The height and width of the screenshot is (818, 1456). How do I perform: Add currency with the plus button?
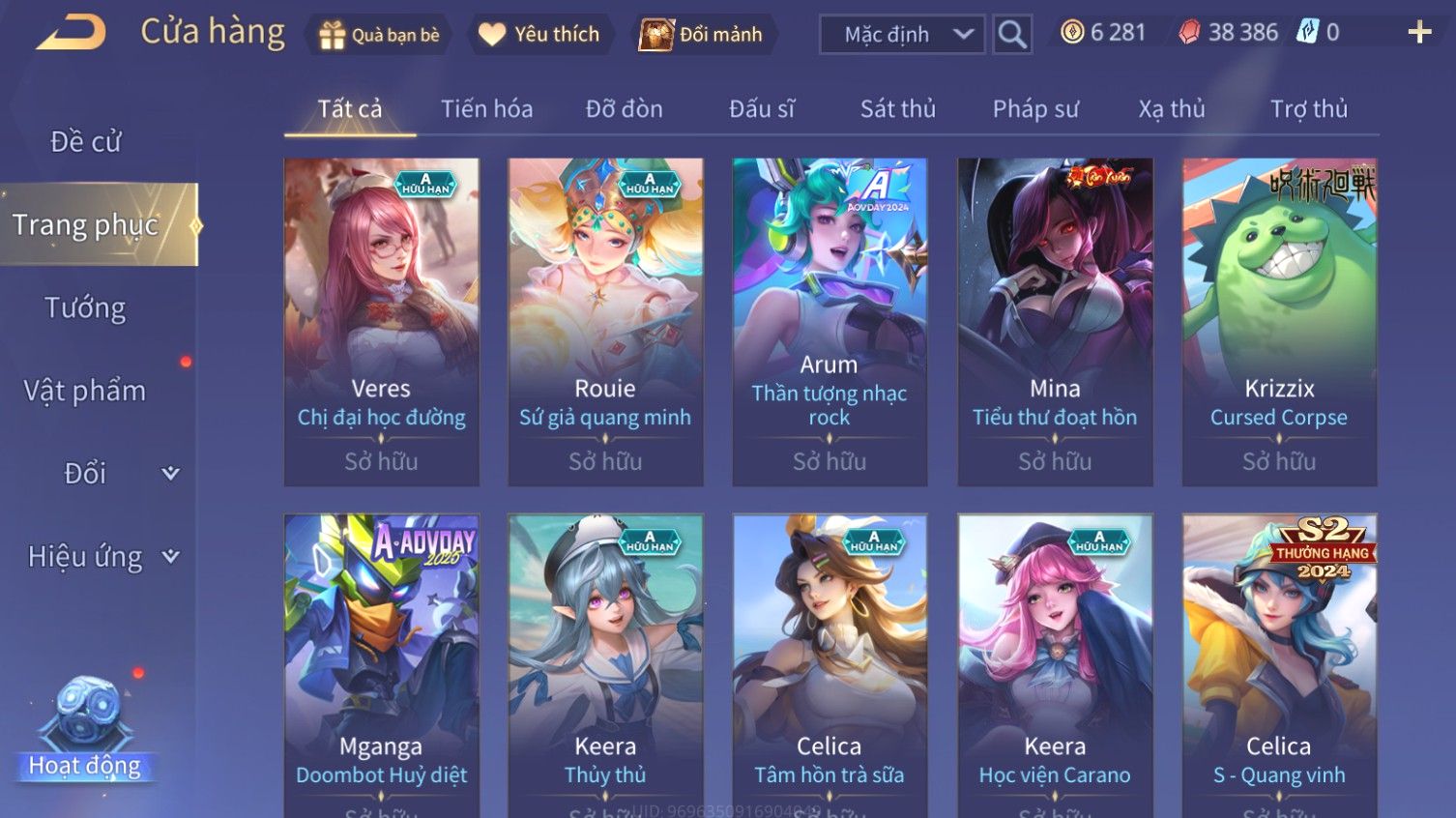tap(1418, 33)
